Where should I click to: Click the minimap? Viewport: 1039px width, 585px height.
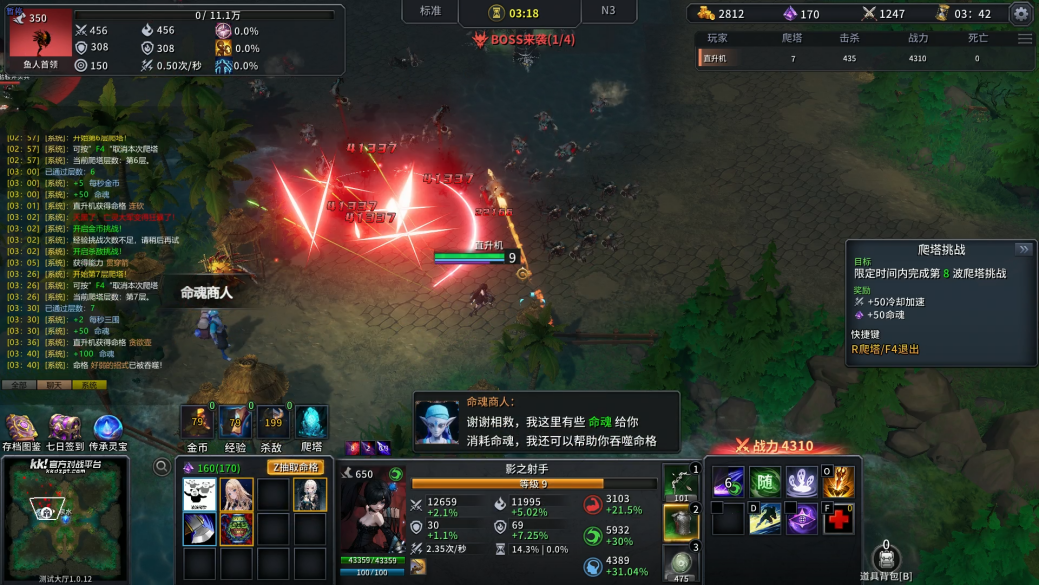[65, 518]
